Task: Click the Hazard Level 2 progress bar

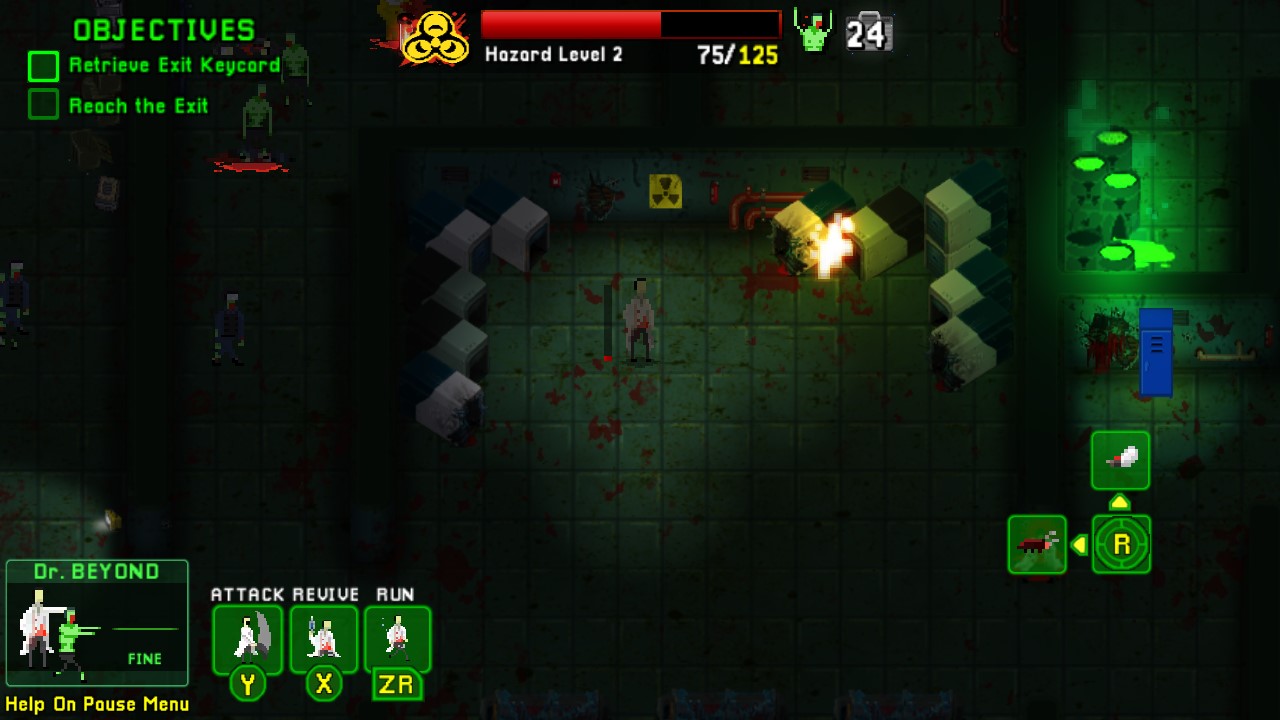Action: click(630, 23)
